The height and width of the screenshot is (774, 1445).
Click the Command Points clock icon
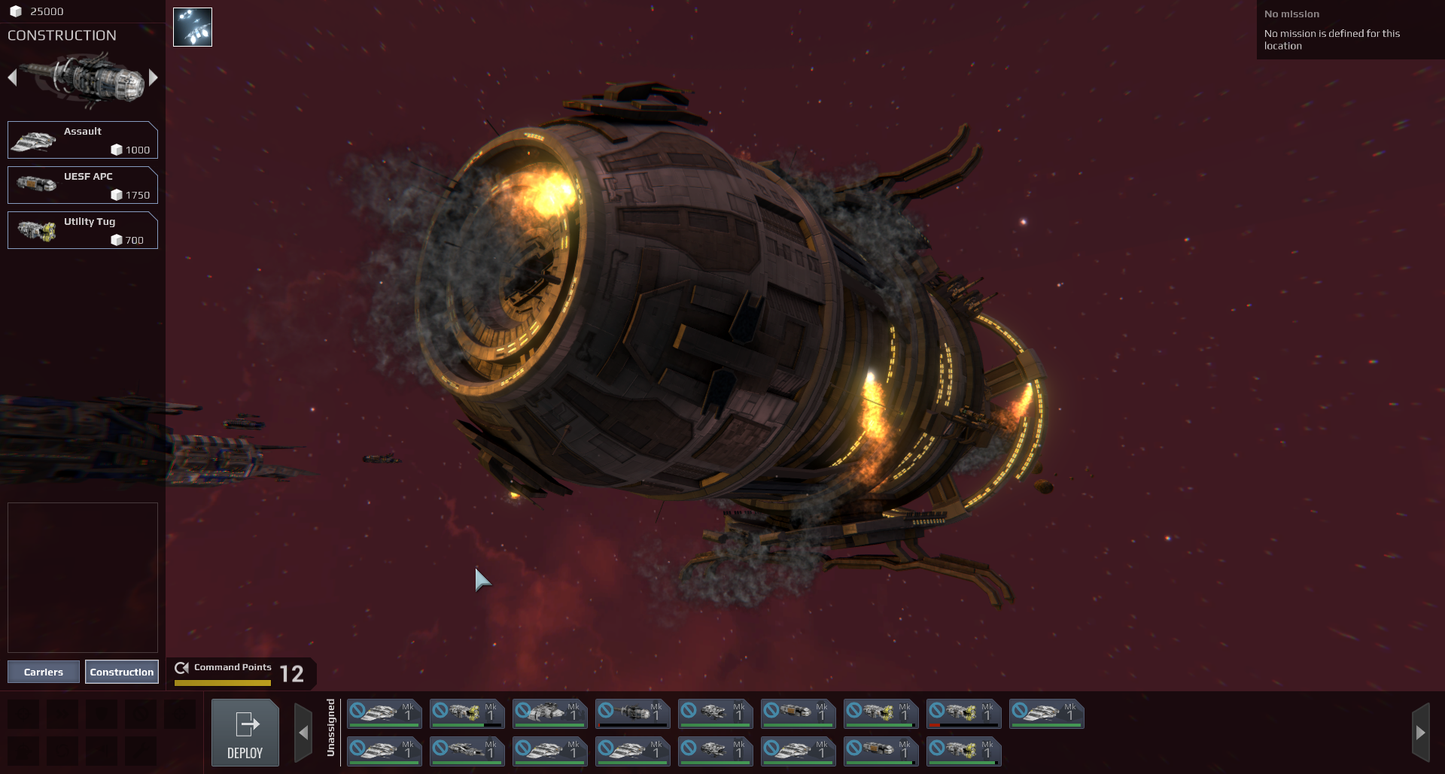(182, 668)
